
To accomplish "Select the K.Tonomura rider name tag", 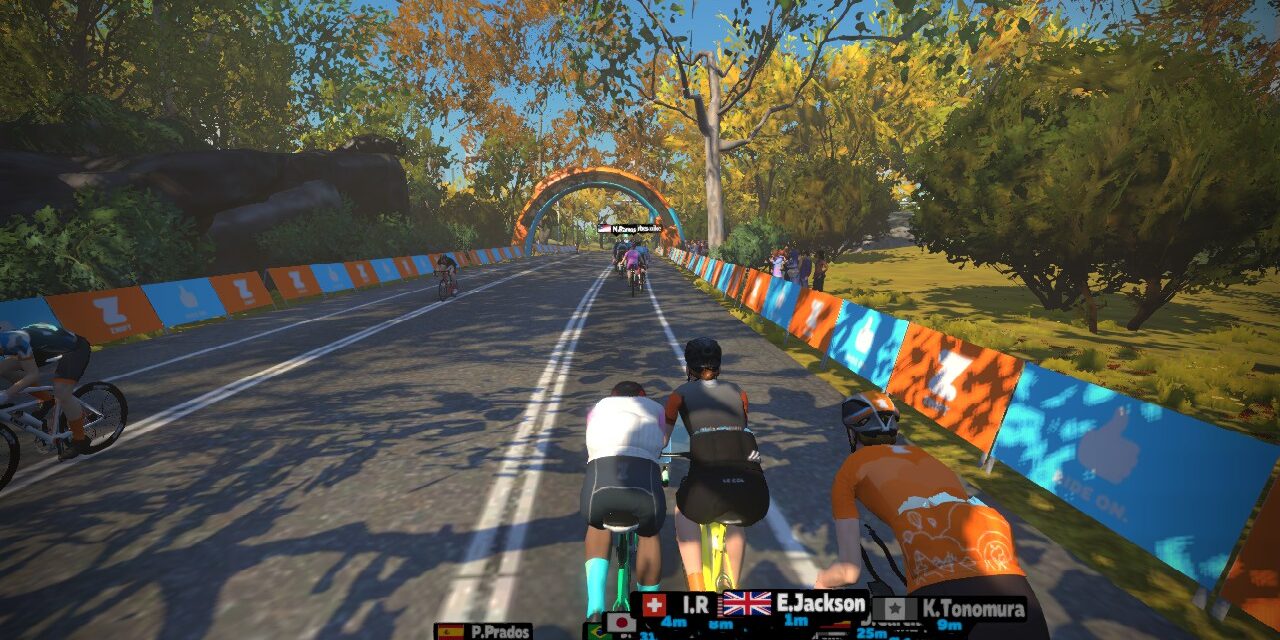I will coord(949,609).
